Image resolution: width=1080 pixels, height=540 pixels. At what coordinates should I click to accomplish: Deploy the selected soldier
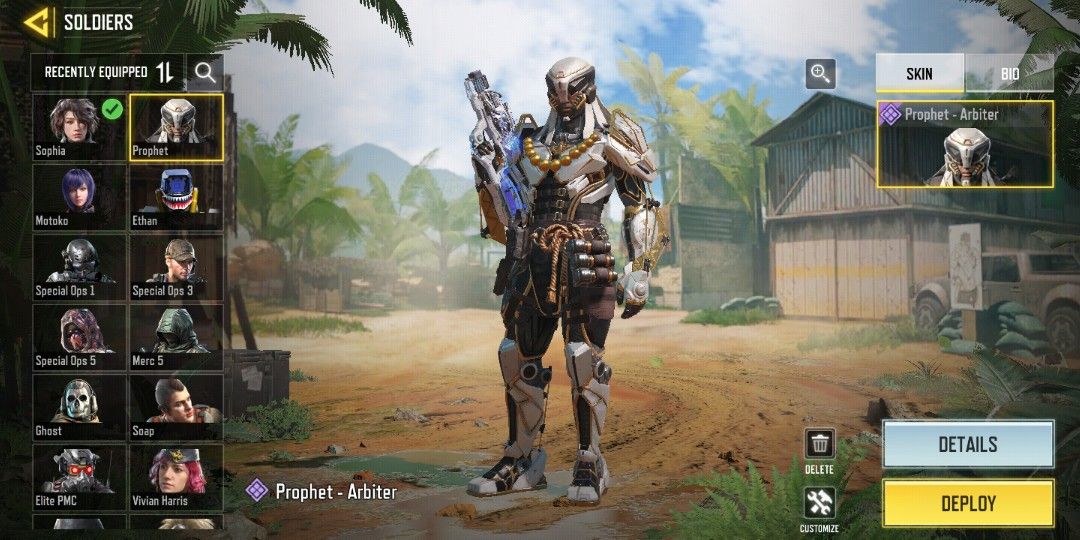(x=967, y=503)
